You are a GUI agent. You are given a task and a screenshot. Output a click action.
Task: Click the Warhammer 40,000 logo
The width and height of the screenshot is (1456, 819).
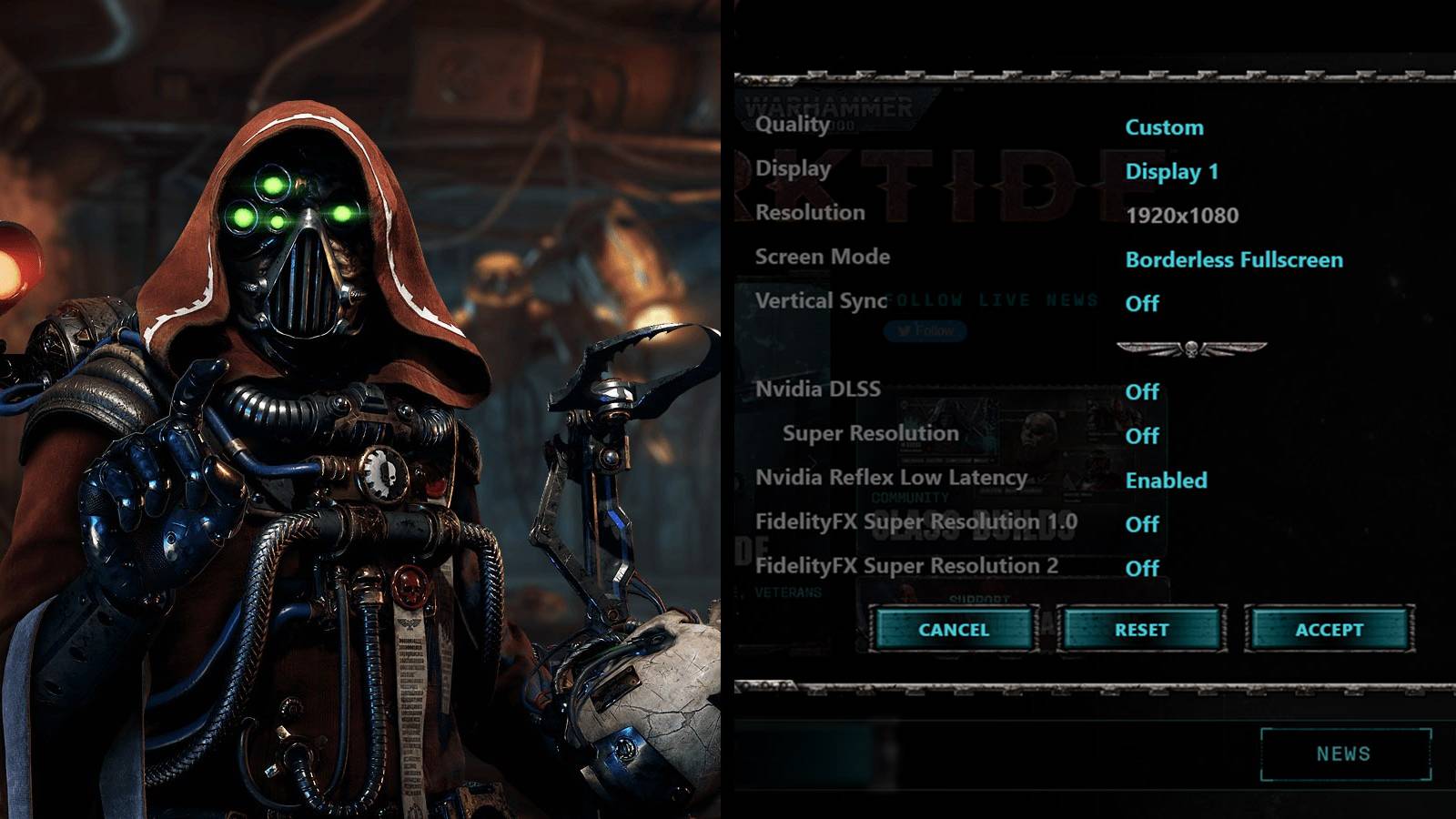[830, 111]
